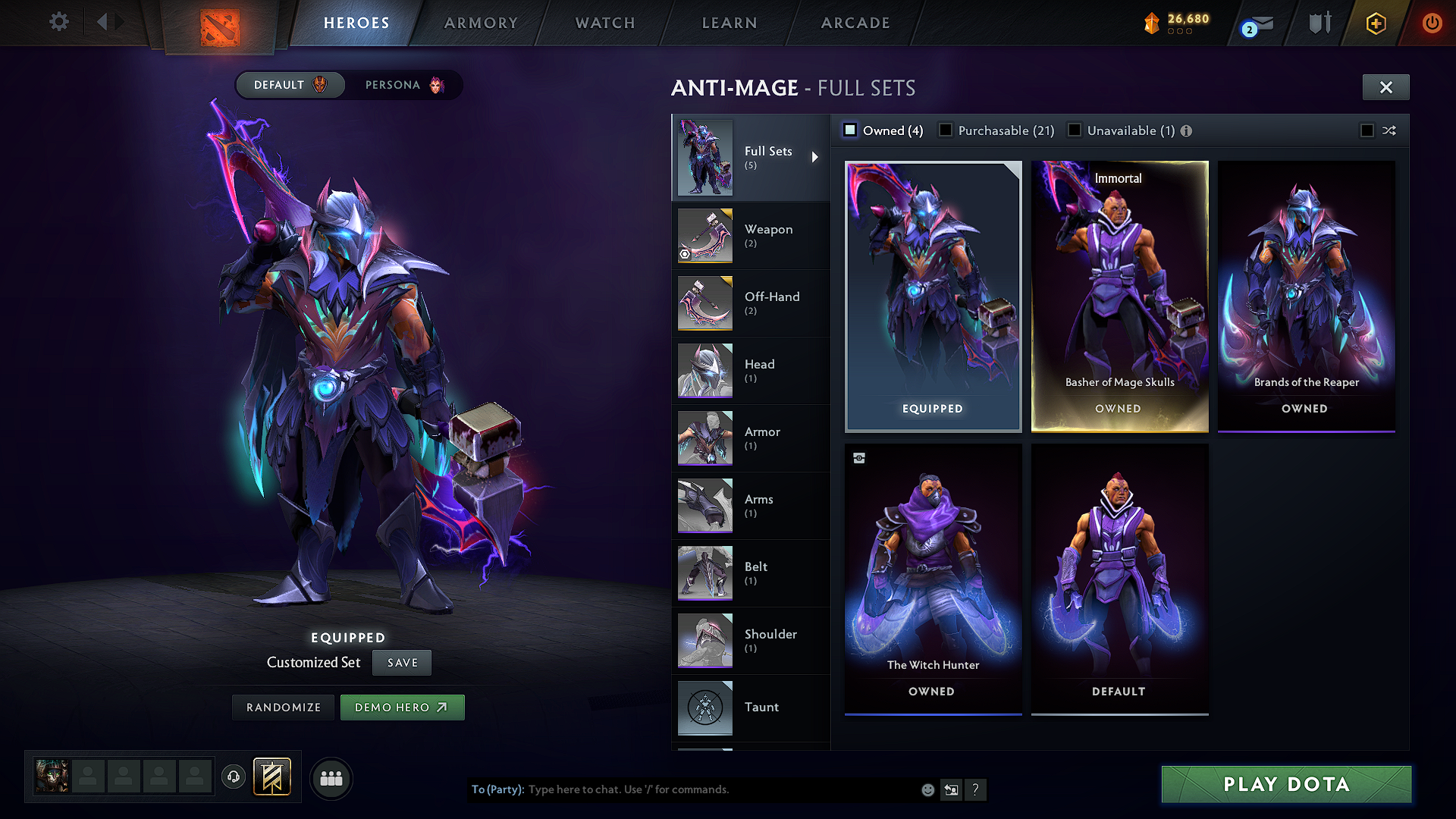Switch to the Watch tab
This screenshot has width=1456, height=819.
click(605, 23)
